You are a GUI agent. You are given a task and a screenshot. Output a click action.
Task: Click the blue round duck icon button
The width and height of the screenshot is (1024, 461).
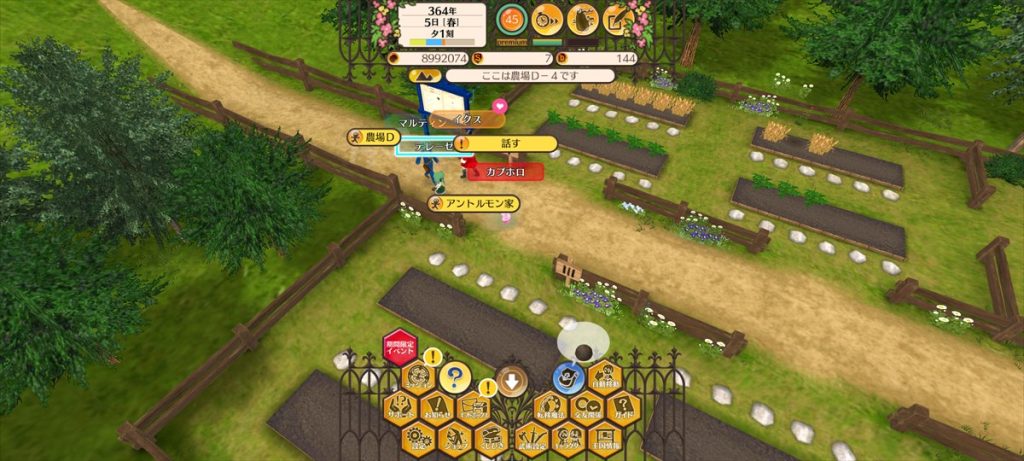click(568, 377)
